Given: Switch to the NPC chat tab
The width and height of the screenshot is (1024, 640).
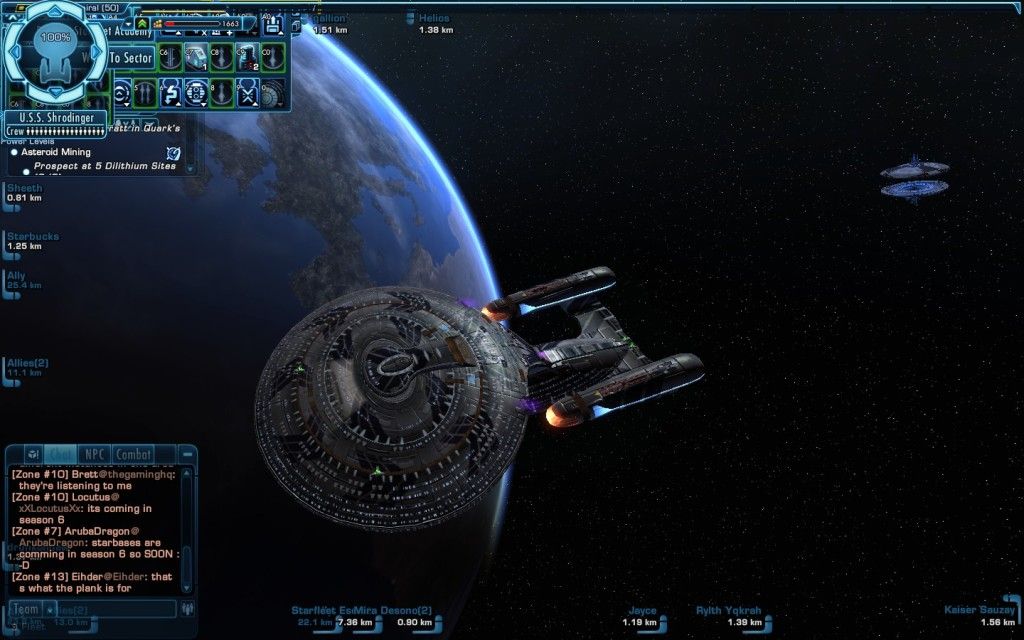Looking at the screenshot, I should point(95,455).
